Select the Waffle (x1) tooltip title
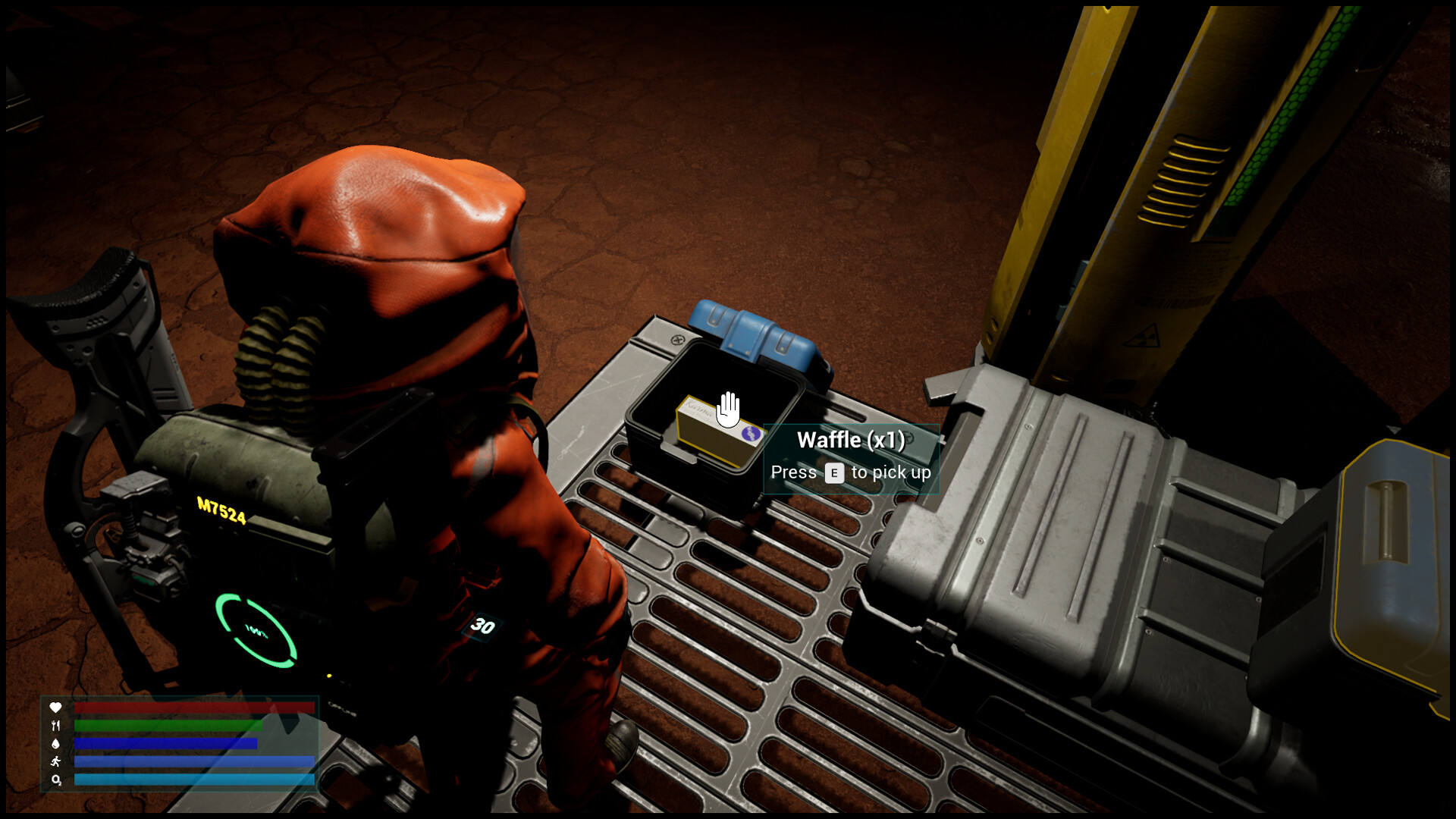The image size is (1456, 819). click(x=851, y=439)
